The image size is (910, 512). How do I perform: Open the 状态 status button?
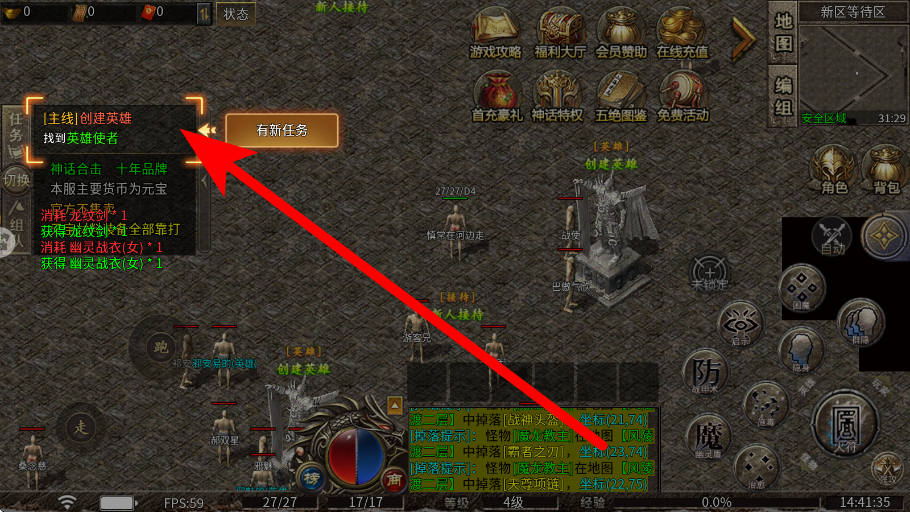pos(236,14)
